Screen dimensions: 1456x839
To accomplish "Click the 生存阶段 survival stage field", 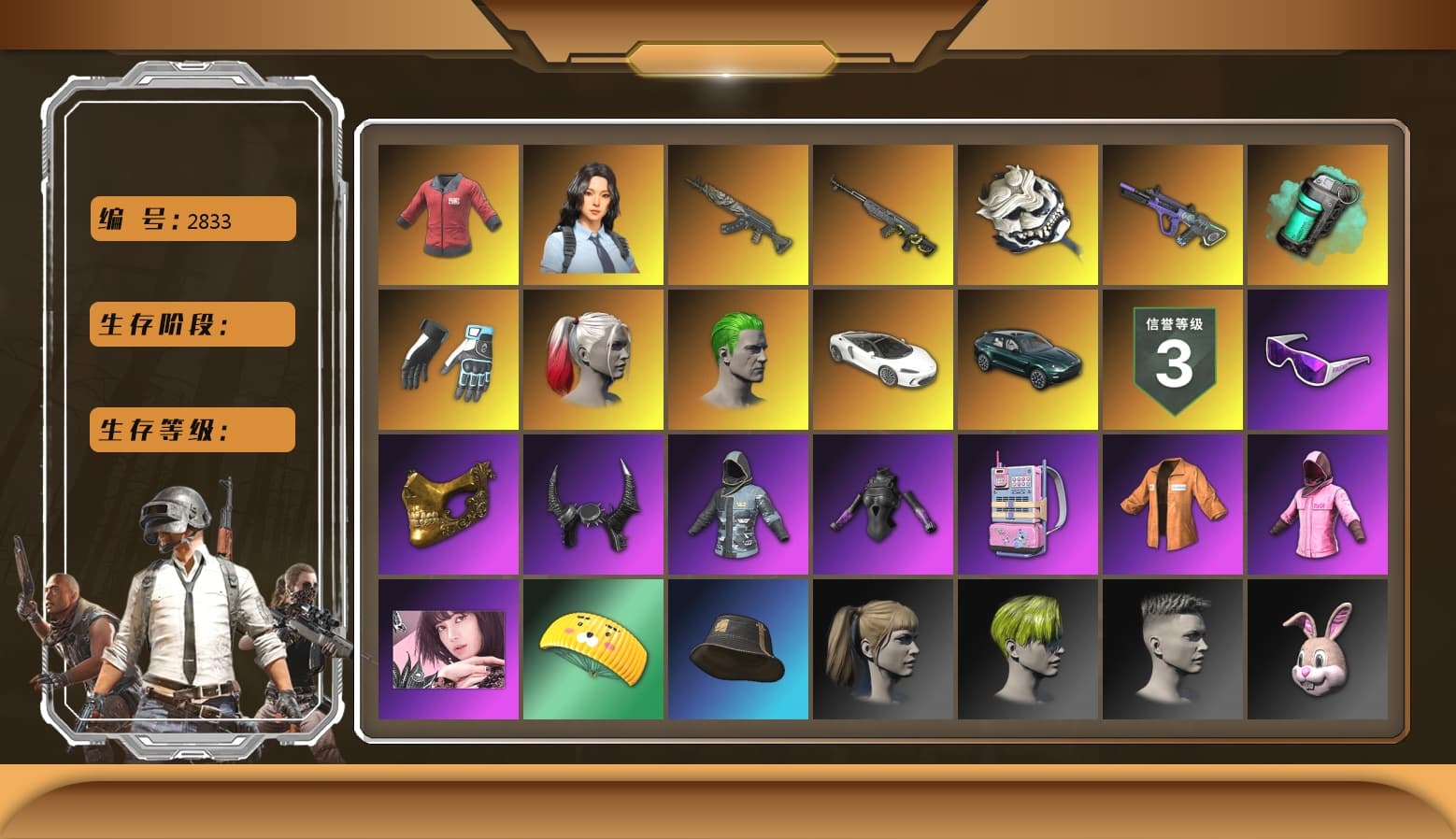I will coord(191,324).
